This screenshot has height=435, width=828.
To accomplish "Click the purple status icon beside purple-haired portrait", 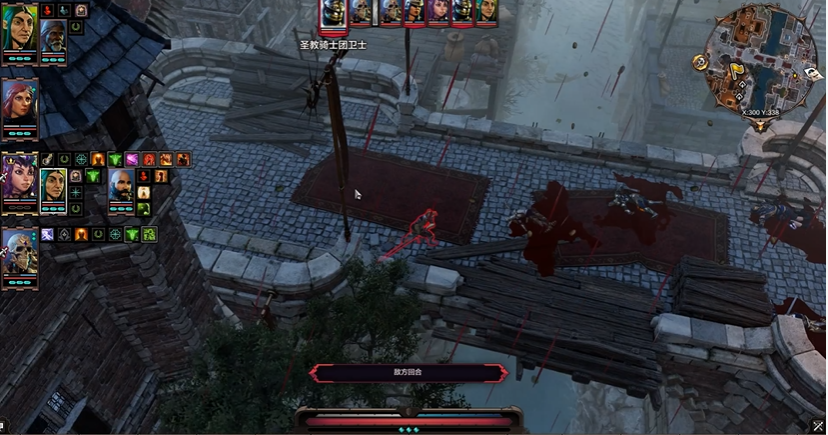I will [x=131, y=159].
